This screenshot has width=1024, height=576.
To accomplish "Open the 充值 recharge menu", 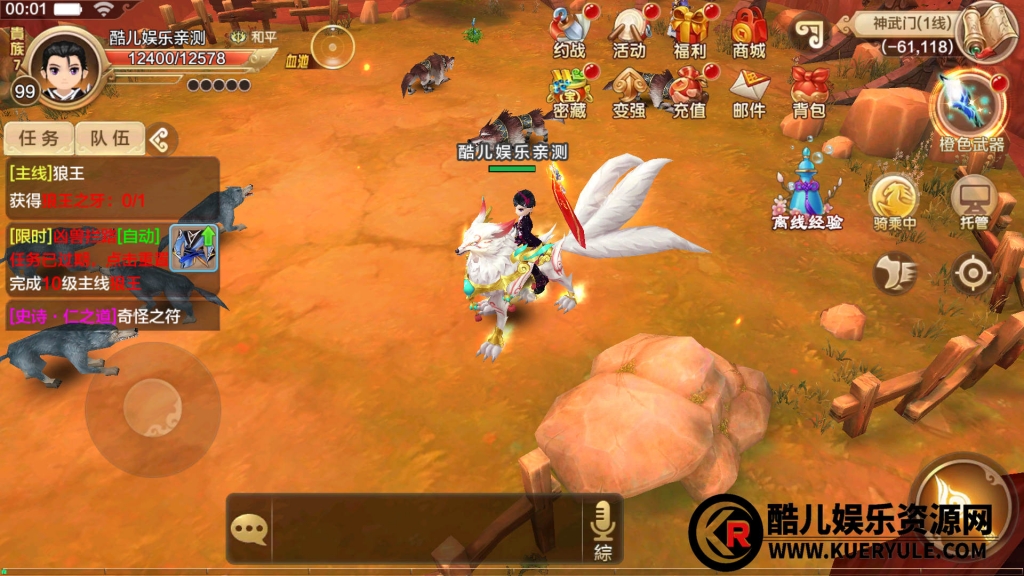I will click(689, 91).
